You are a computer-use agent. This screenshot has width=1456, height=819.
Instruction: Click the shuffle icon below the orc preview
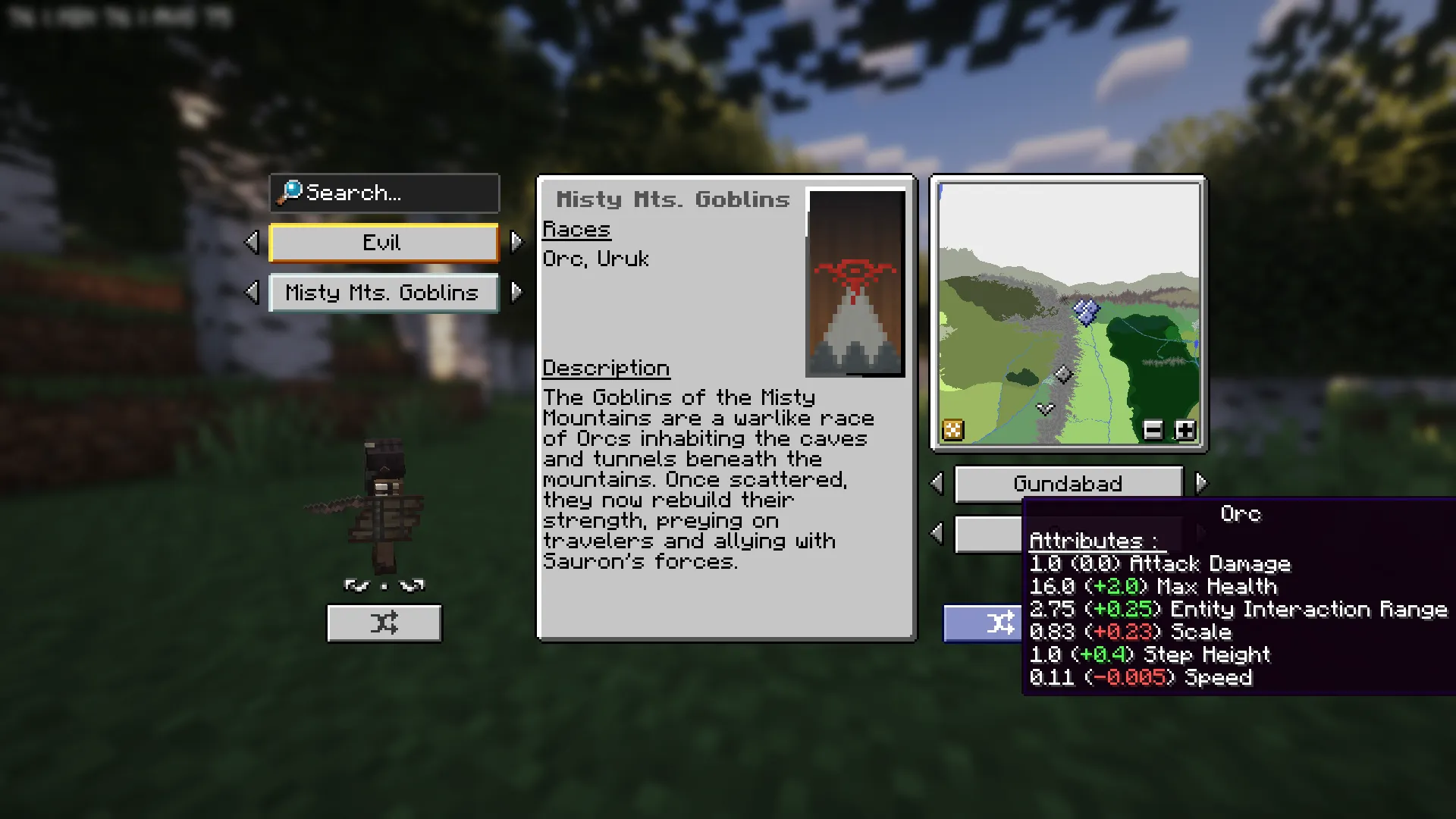click(x=384, y=622)
